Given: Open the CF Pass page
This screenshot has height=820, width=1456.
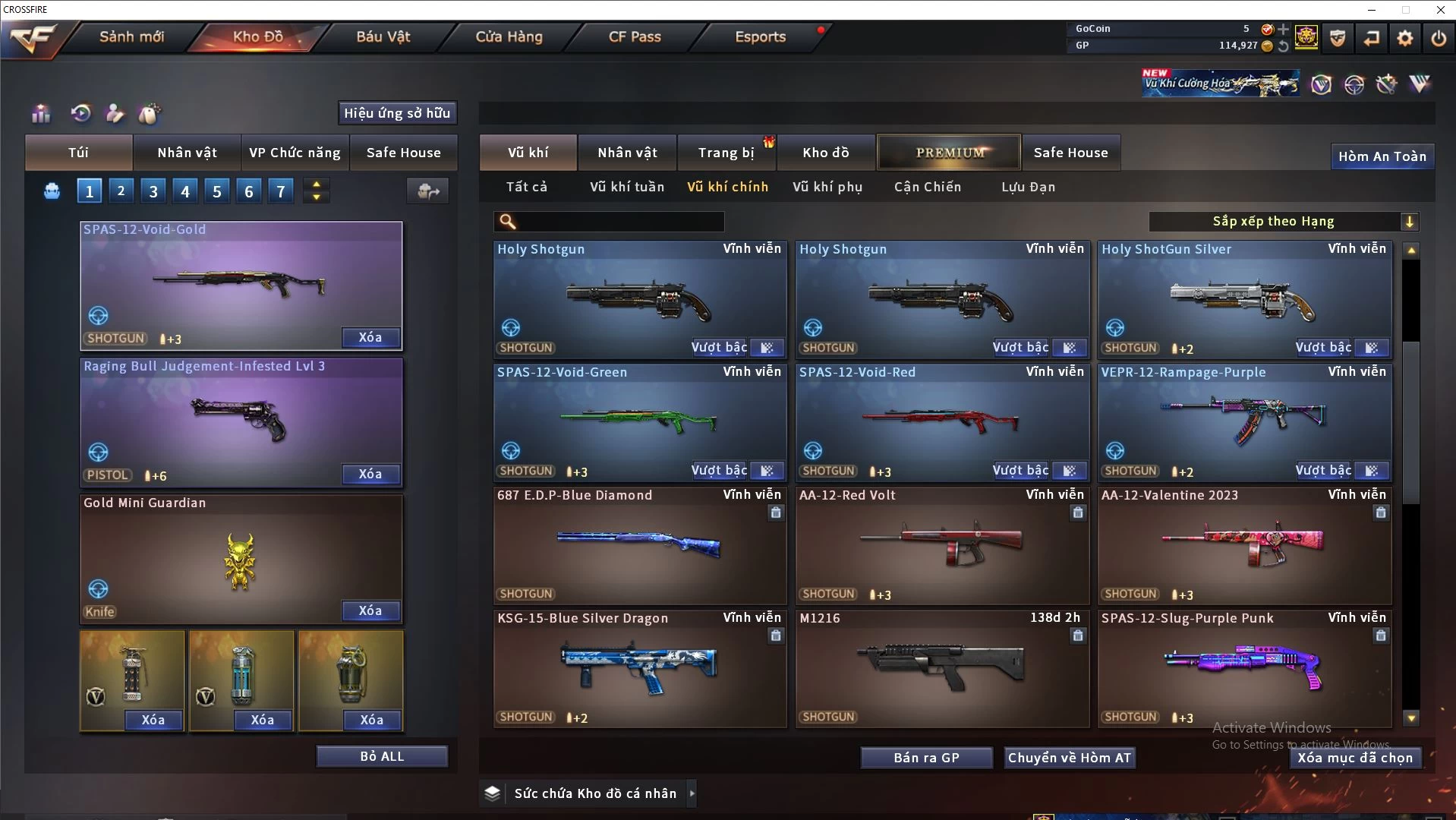Looking at the screenshot, I should click(635, 36).
